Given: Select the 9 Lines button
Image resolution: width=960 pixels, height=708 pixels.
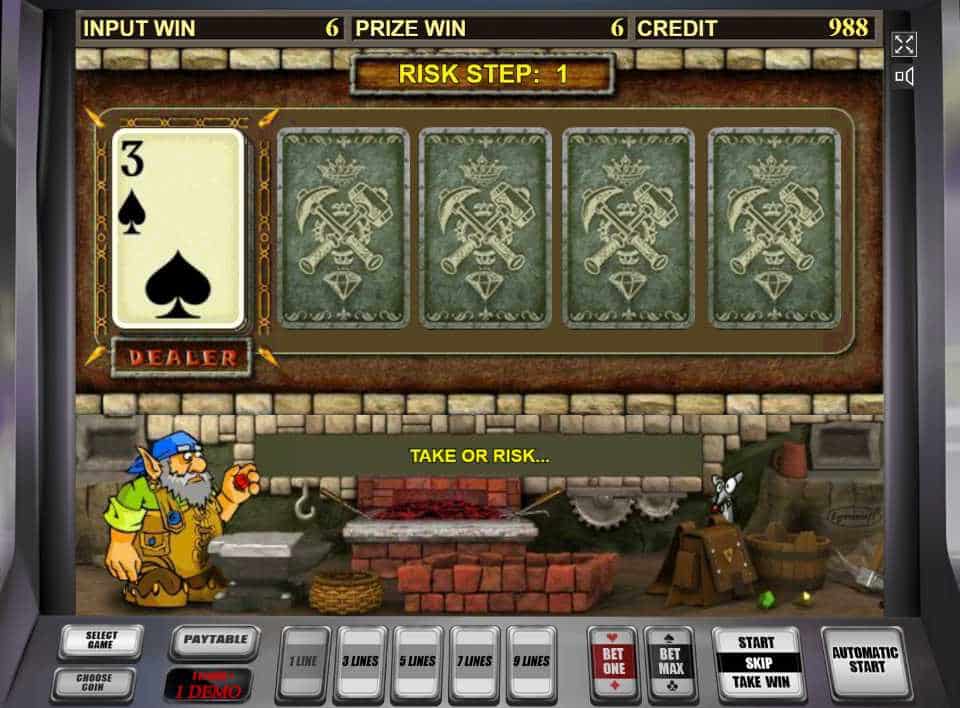Looking at the screenshot, I should pos(531,661).
